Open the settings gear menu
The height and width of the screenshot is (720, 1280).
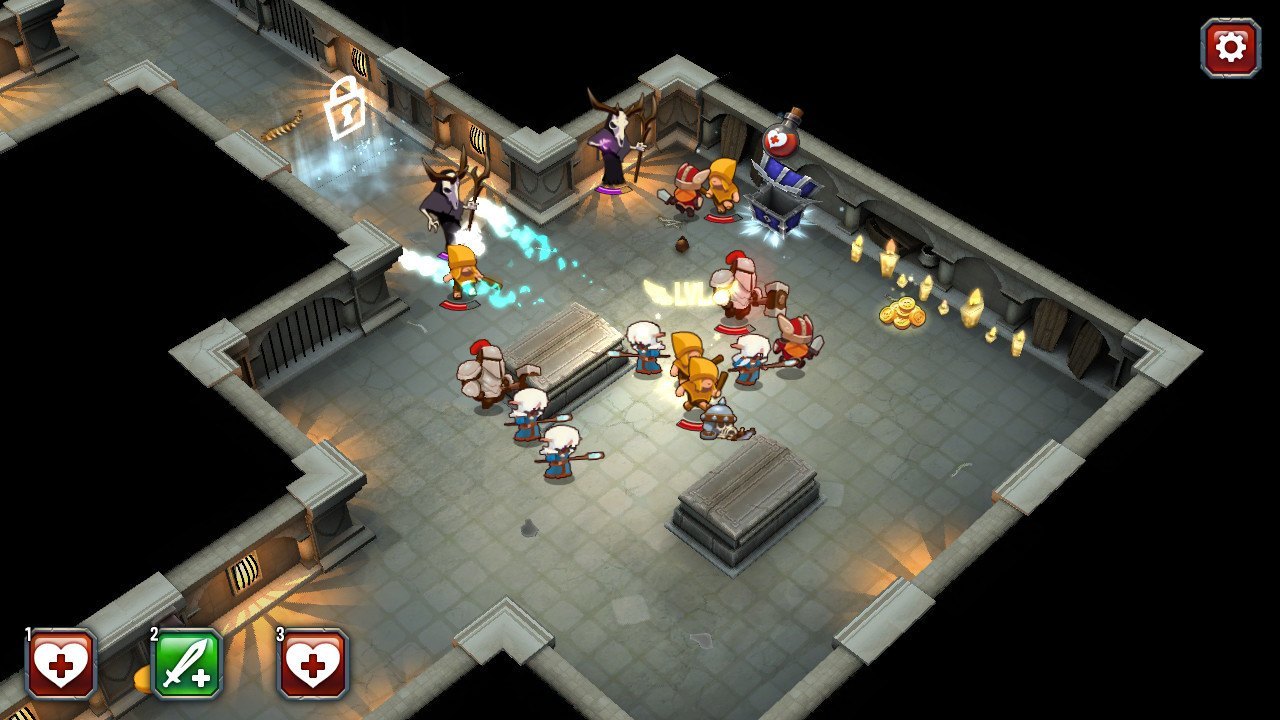pyautogui.click(x=1230, y=47)
